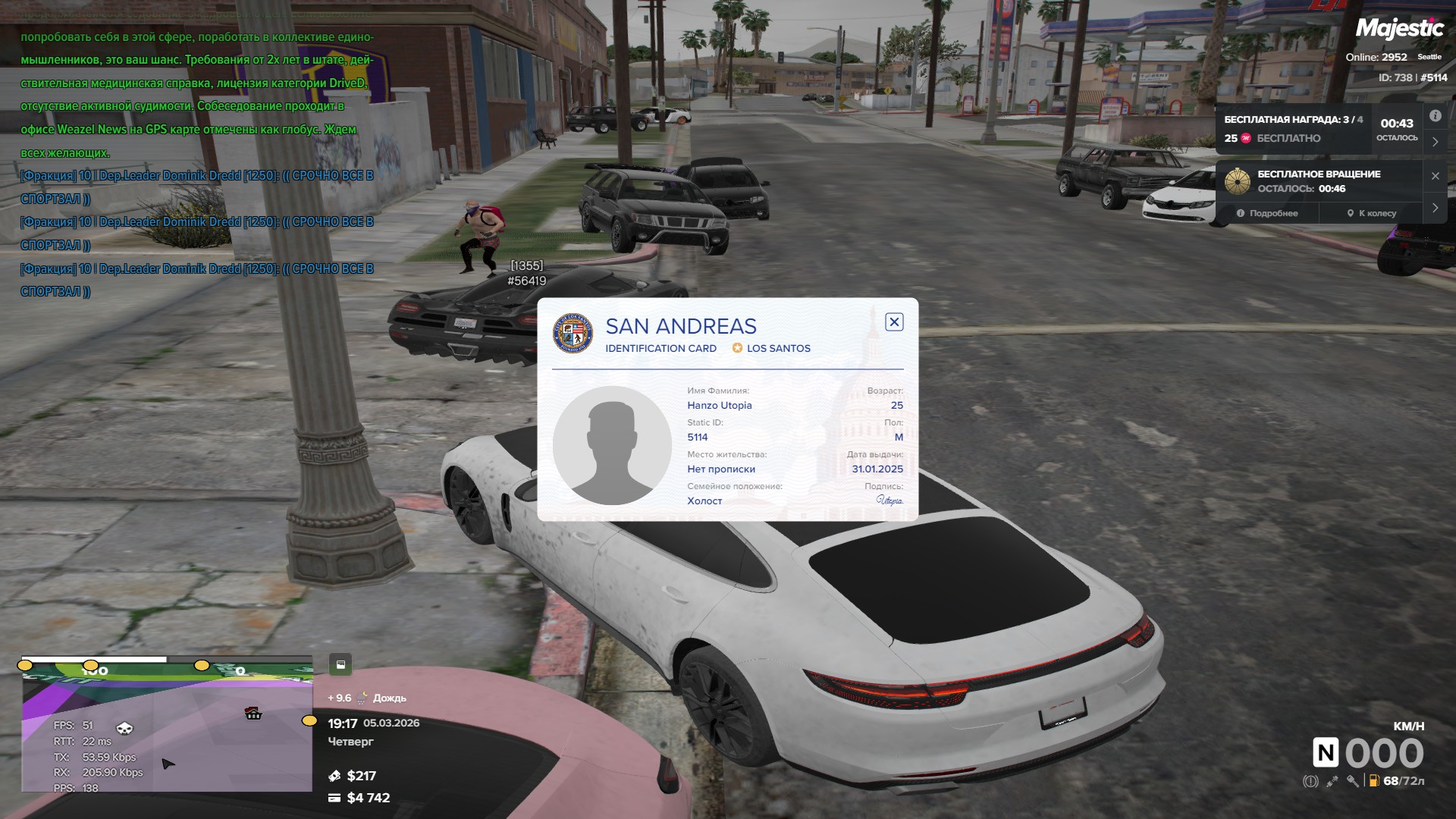Click the golden wheel icon

[1238, 182]
